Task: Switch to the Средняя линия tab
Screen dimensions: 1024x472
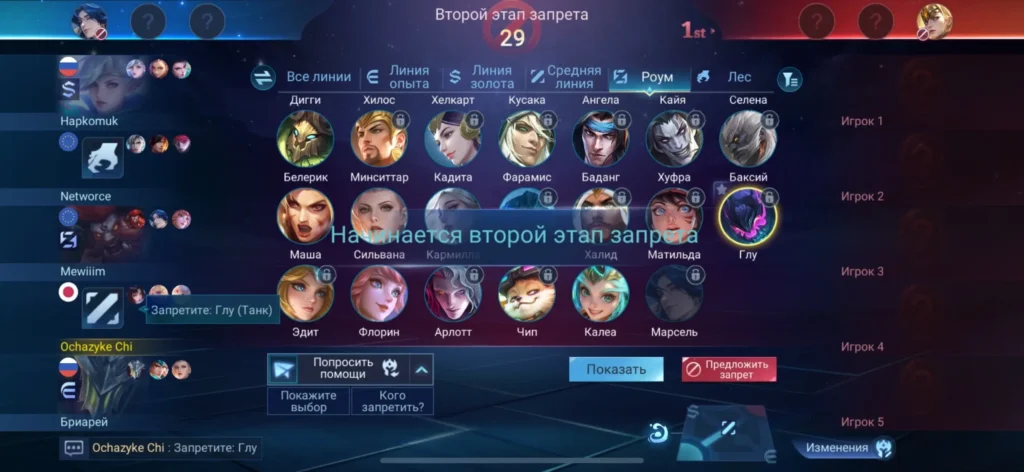Action: tap(565, 77)
